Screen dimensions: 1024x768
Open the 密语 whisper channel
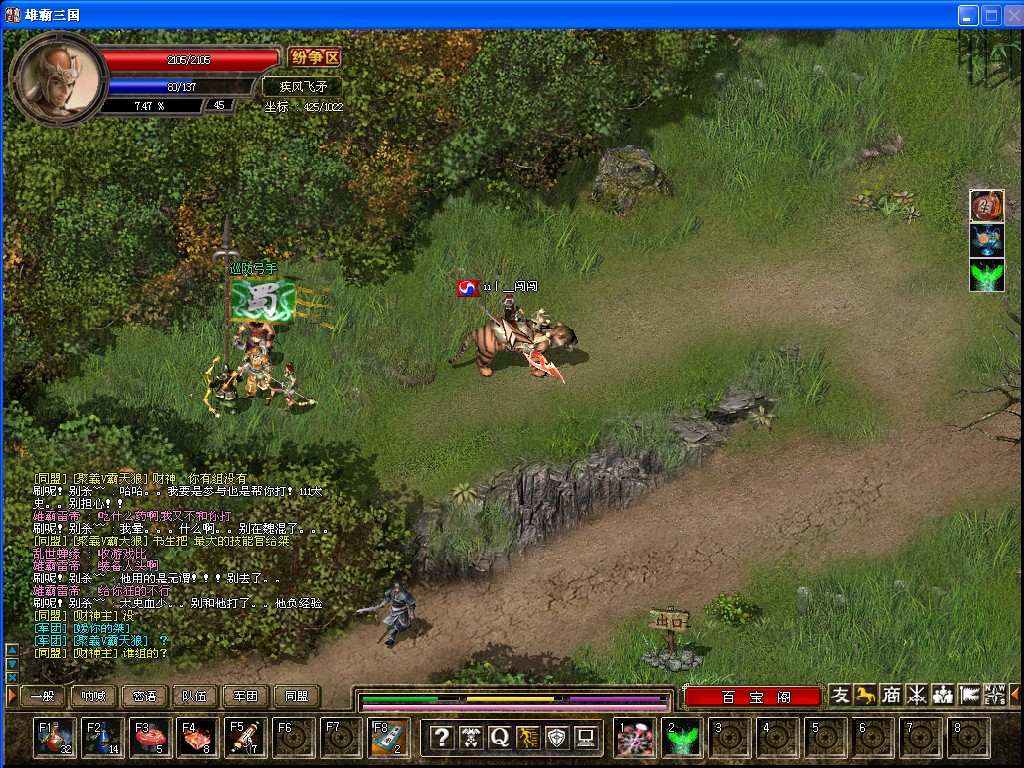tap(144, 696)
